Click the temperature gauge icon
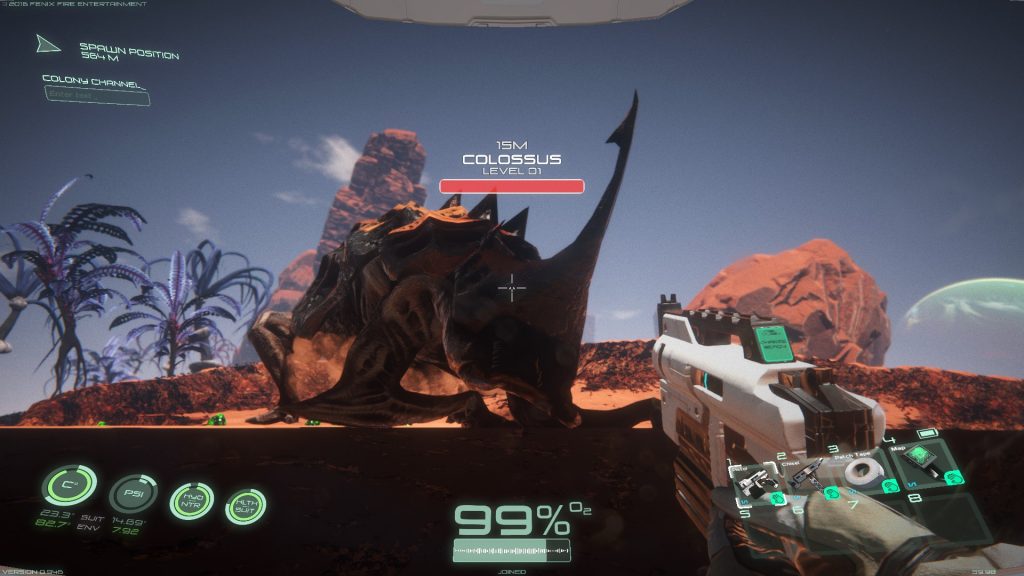The image size is (1024, 576). 69,488
